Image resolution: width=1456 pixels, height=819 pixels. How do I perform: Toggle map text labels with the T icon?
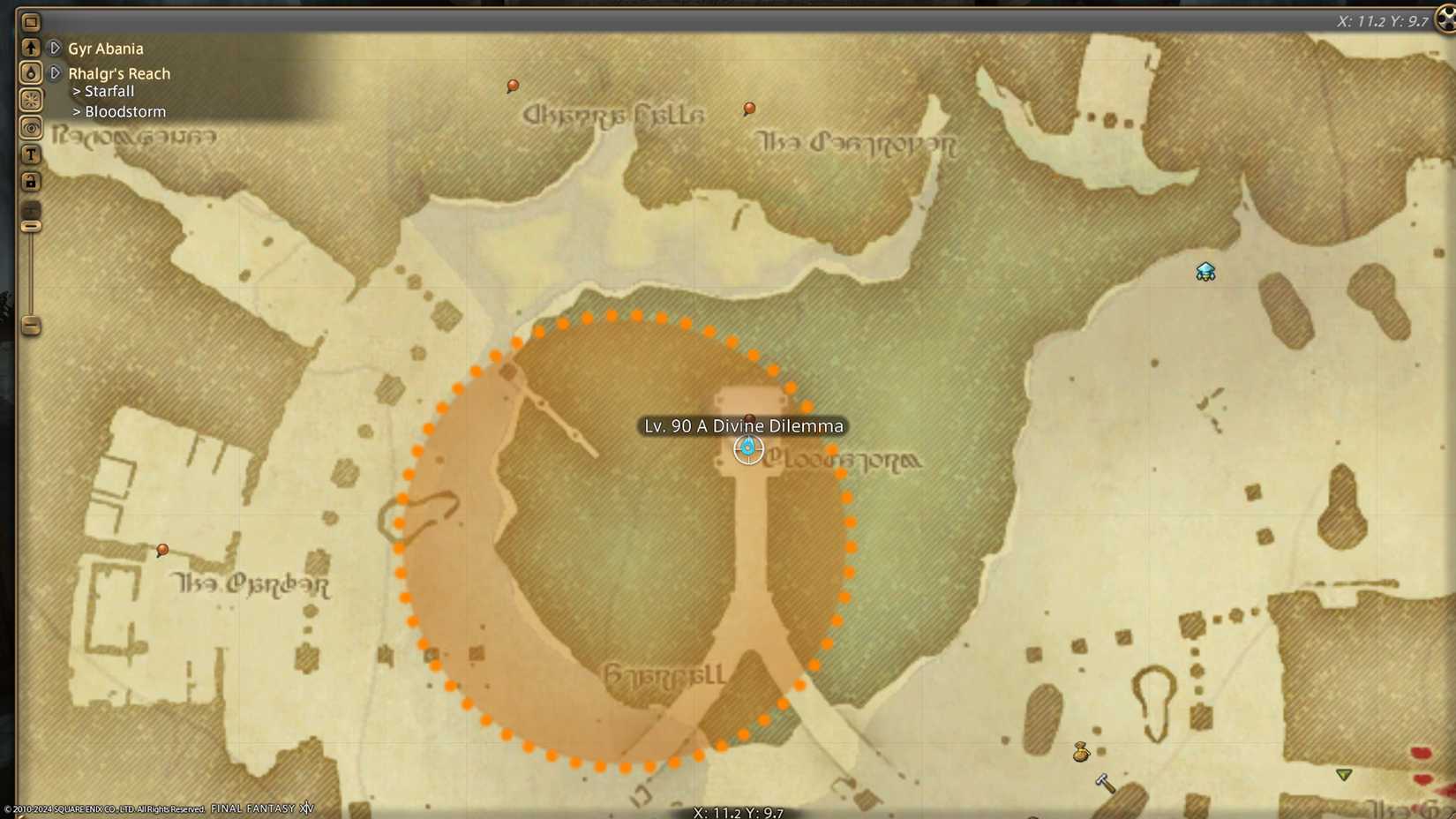[31, 154]
